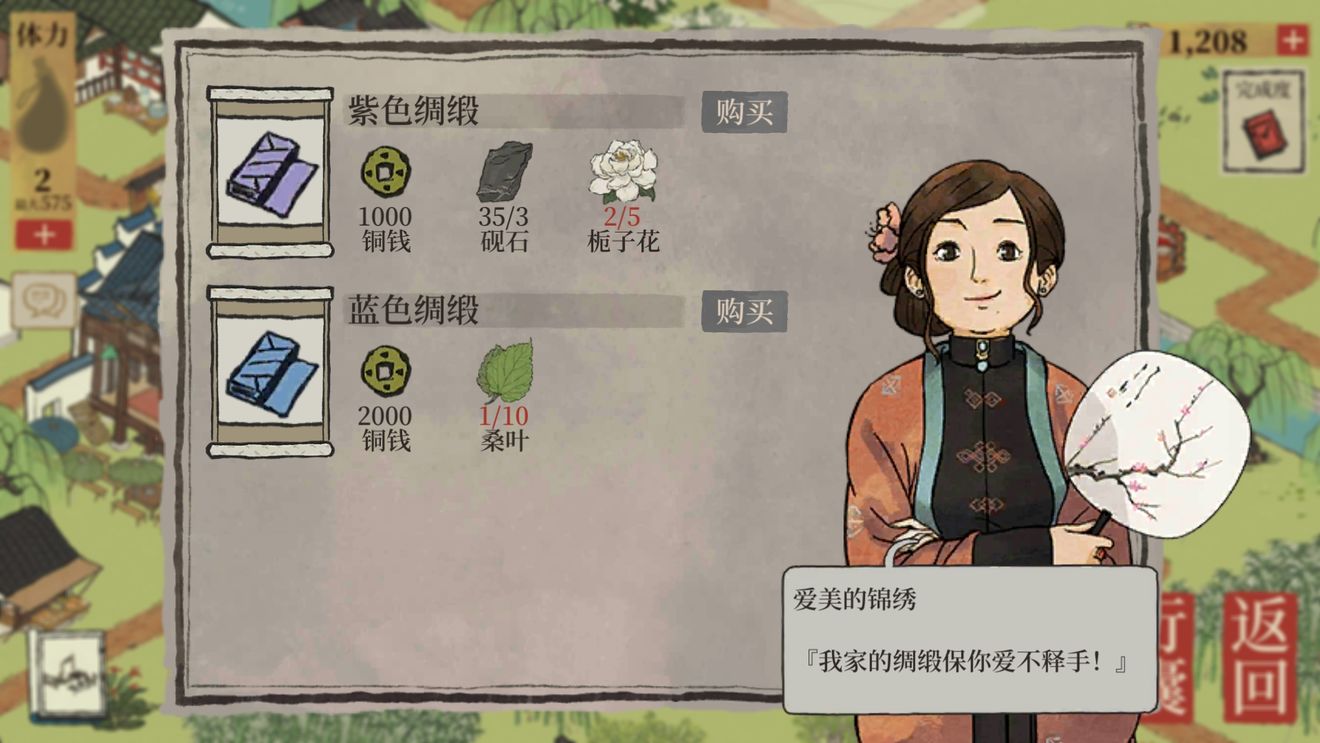Click the red 返回 back button
Viewport: 1320px width, 743px height.
pyautogui.click(x=1259, y=657)
